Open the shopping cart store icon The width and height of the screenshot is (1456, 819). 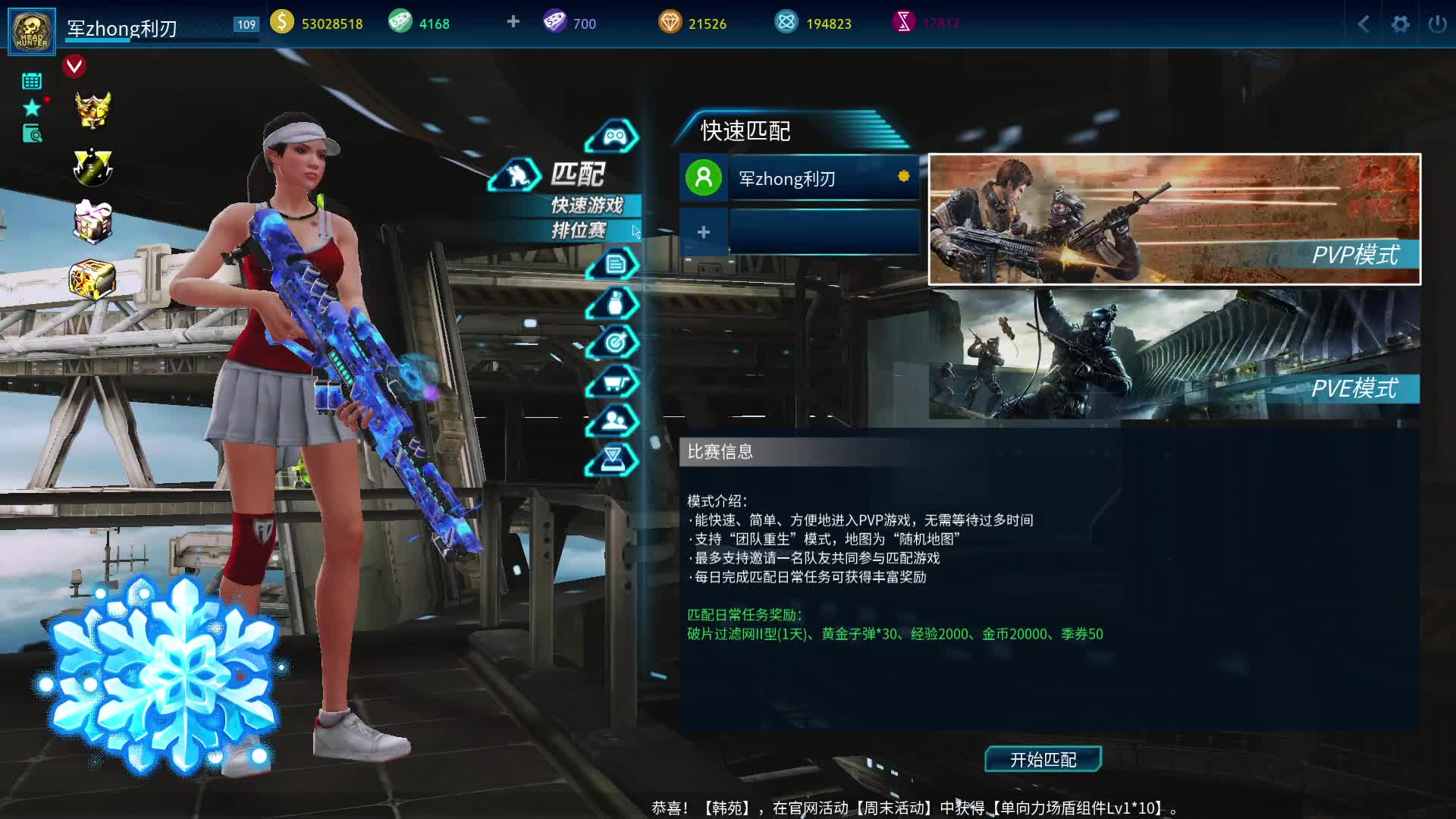tap(613, 382)
